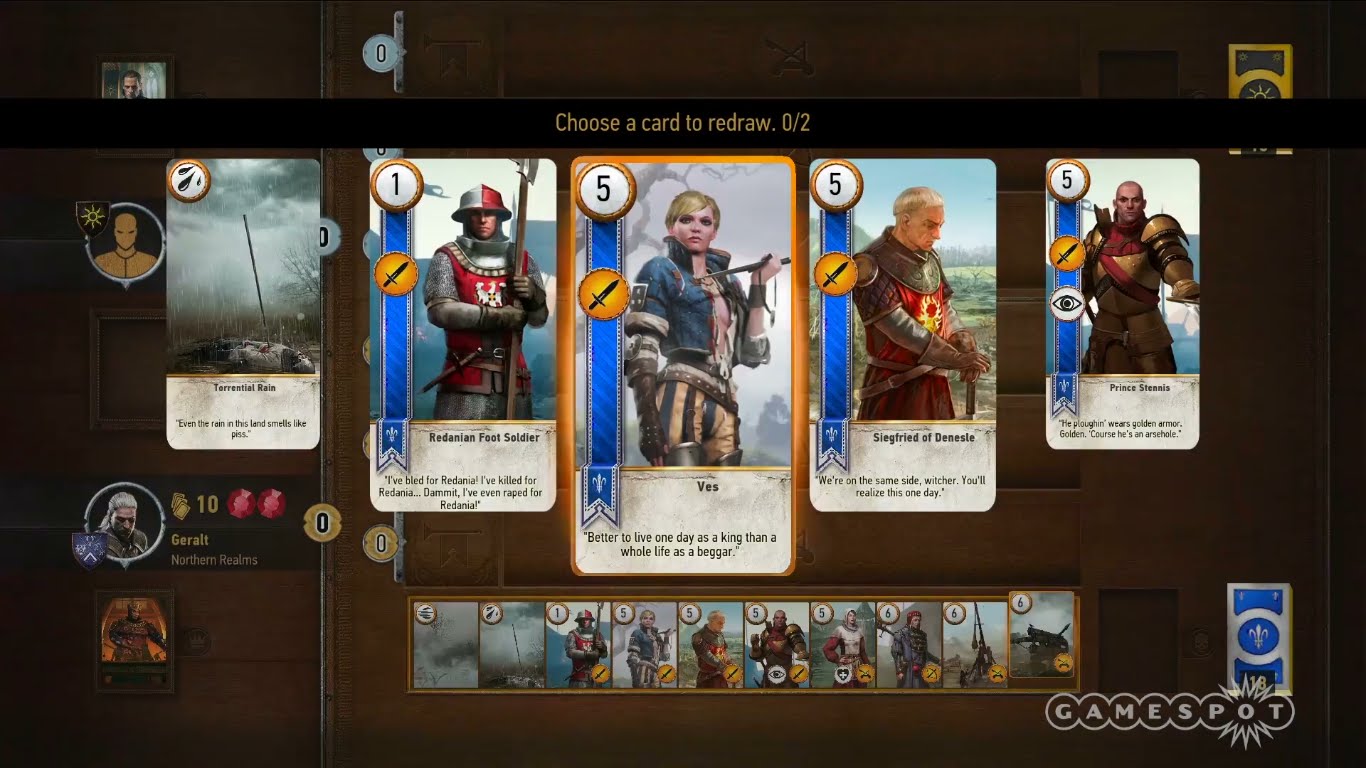Viewport: 1366px width, 768px height.
Task: Choose the large Torrential Rain card
Action: tap(243, 303)
